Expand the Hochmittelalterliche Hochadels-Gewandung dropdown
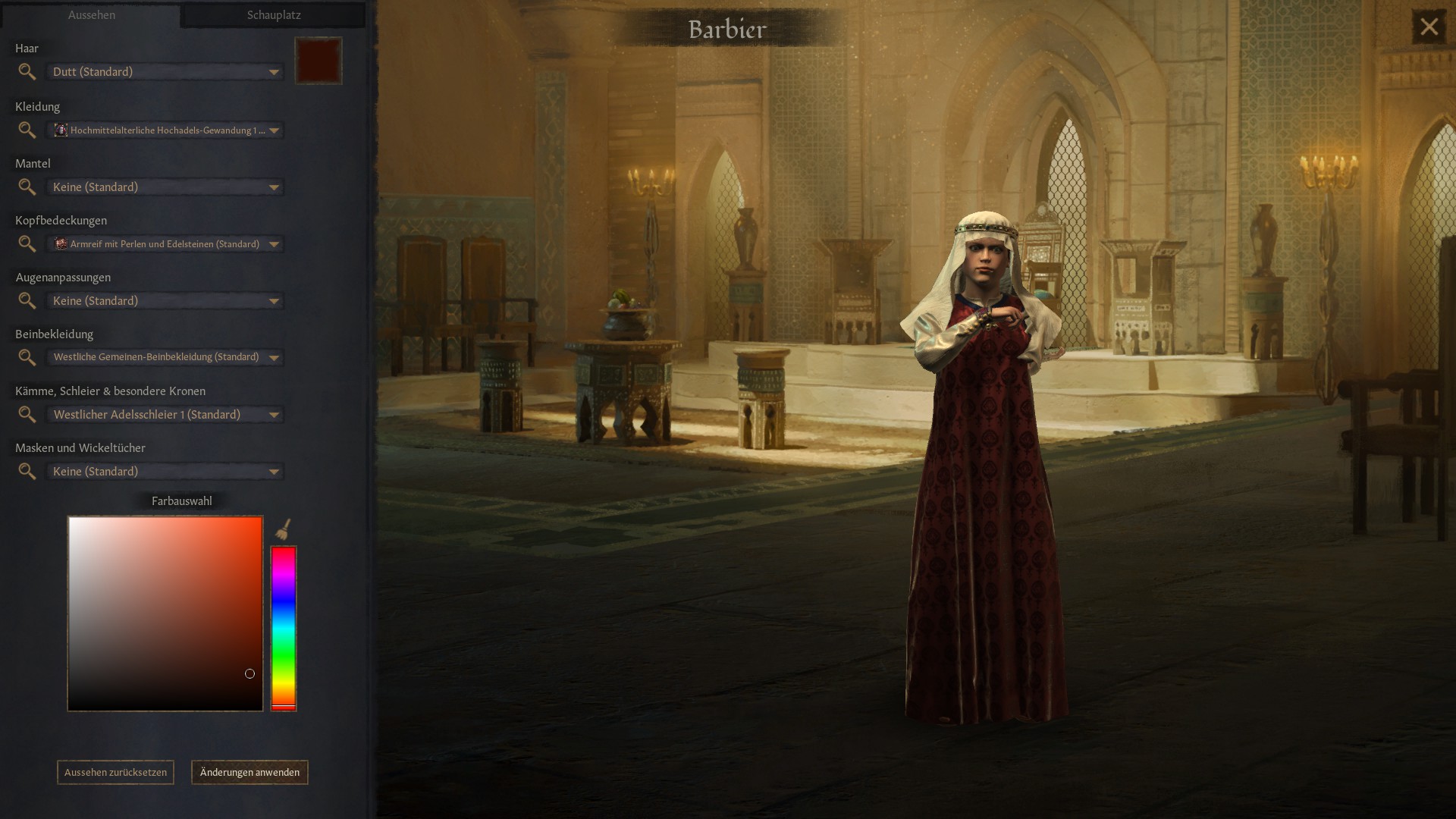1456x819 pixels. tap(167, 130)
